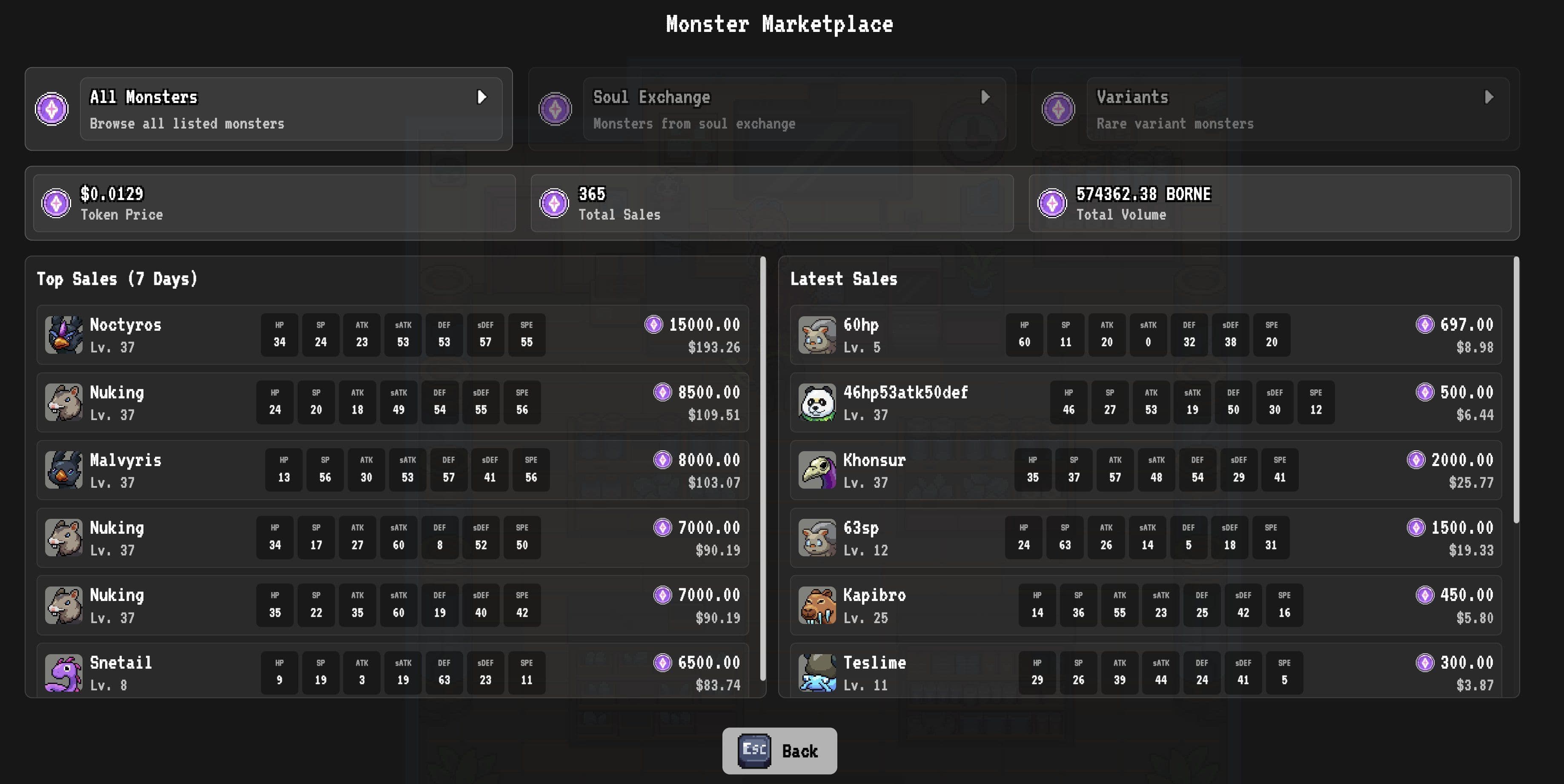1564x784 pixels.
Task: Click the coin icon beside Noctyros's 15000.00 price
Action: 654,325
